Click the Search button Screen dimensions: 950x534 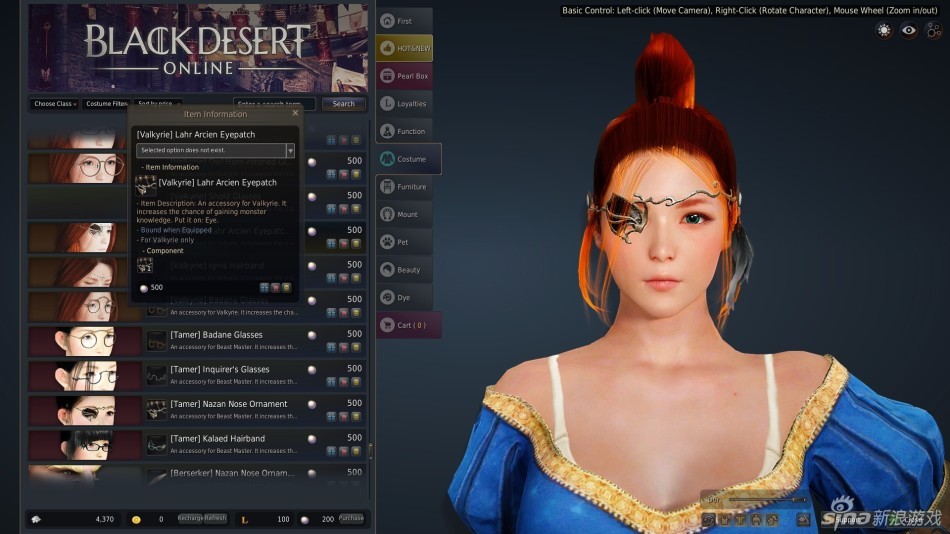coord(343,104)
